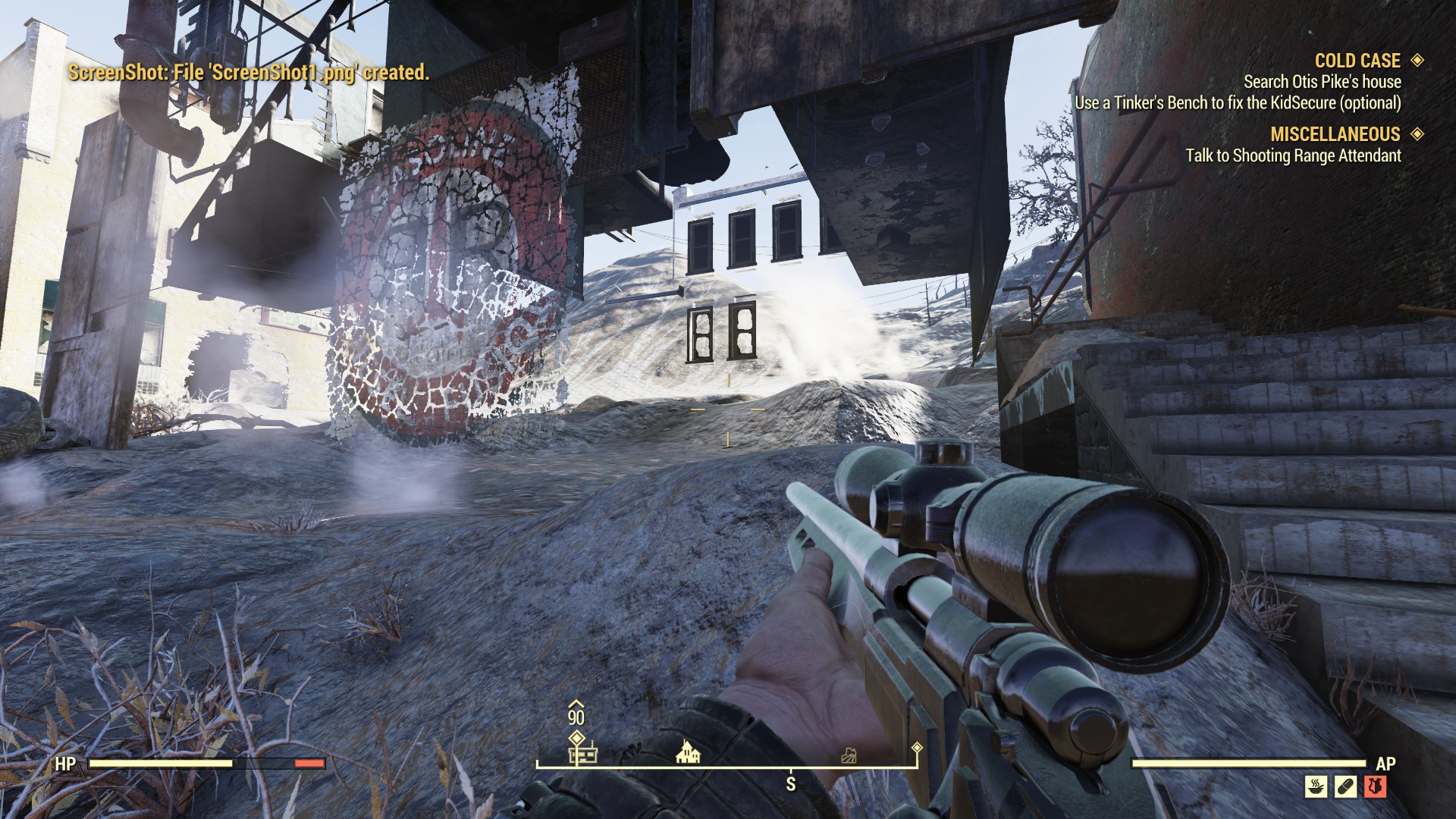Click the quest diamond marker showing 90
Viewport: 1456px width, 819px height.
(x=576, y=737)
